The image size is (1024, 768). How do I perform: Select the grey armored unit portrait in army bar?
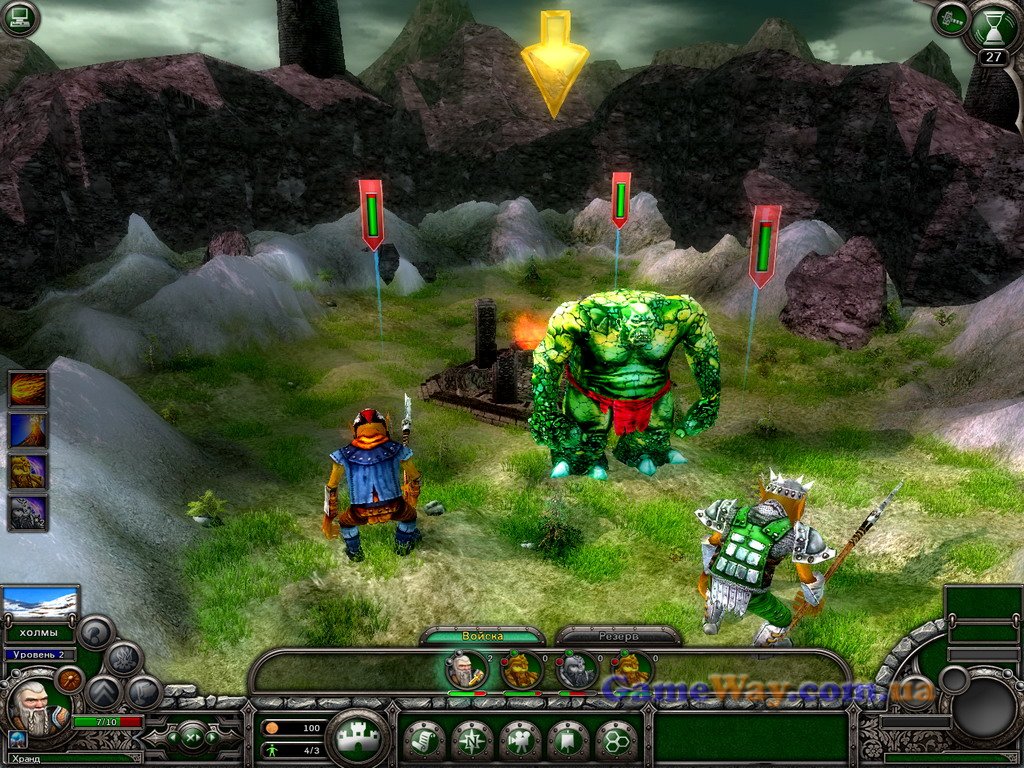click(x=577, y=669)
